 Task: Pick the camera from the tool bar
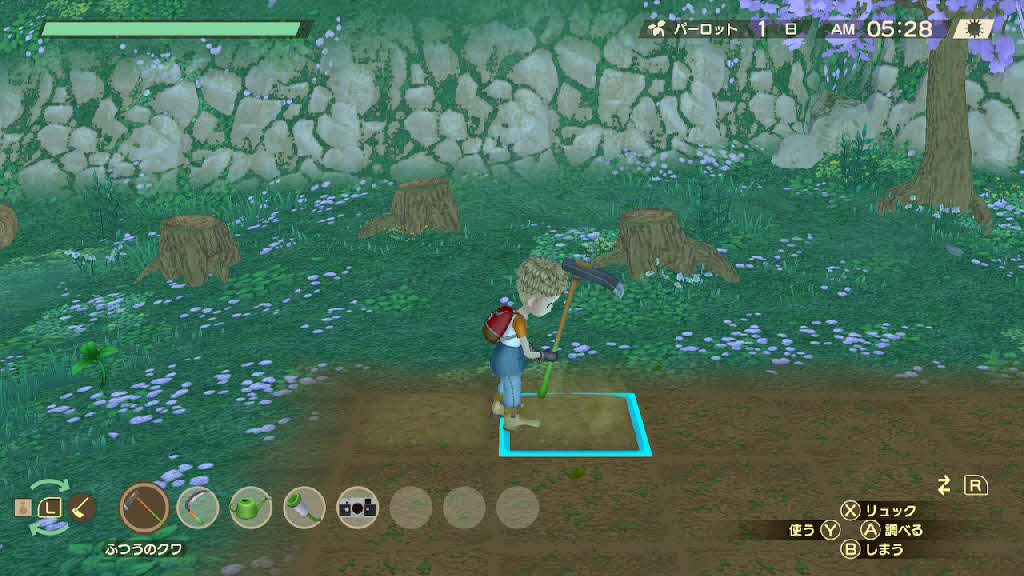[x=357, y=507]
